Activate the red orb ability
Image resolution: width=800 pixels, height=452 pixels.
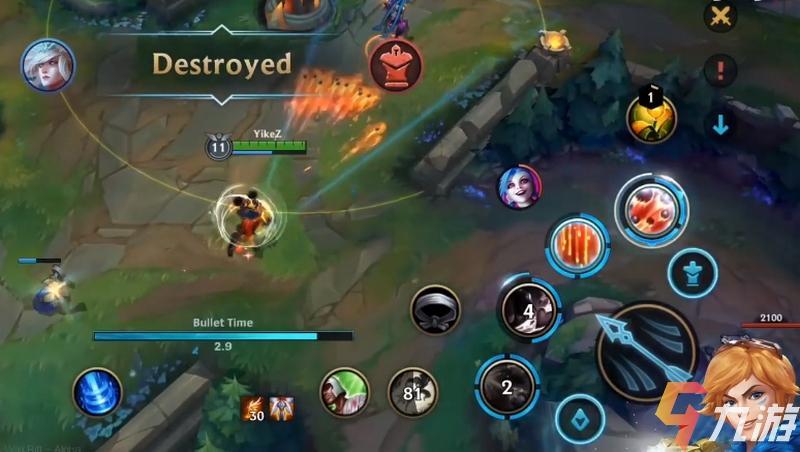[651, 210]
